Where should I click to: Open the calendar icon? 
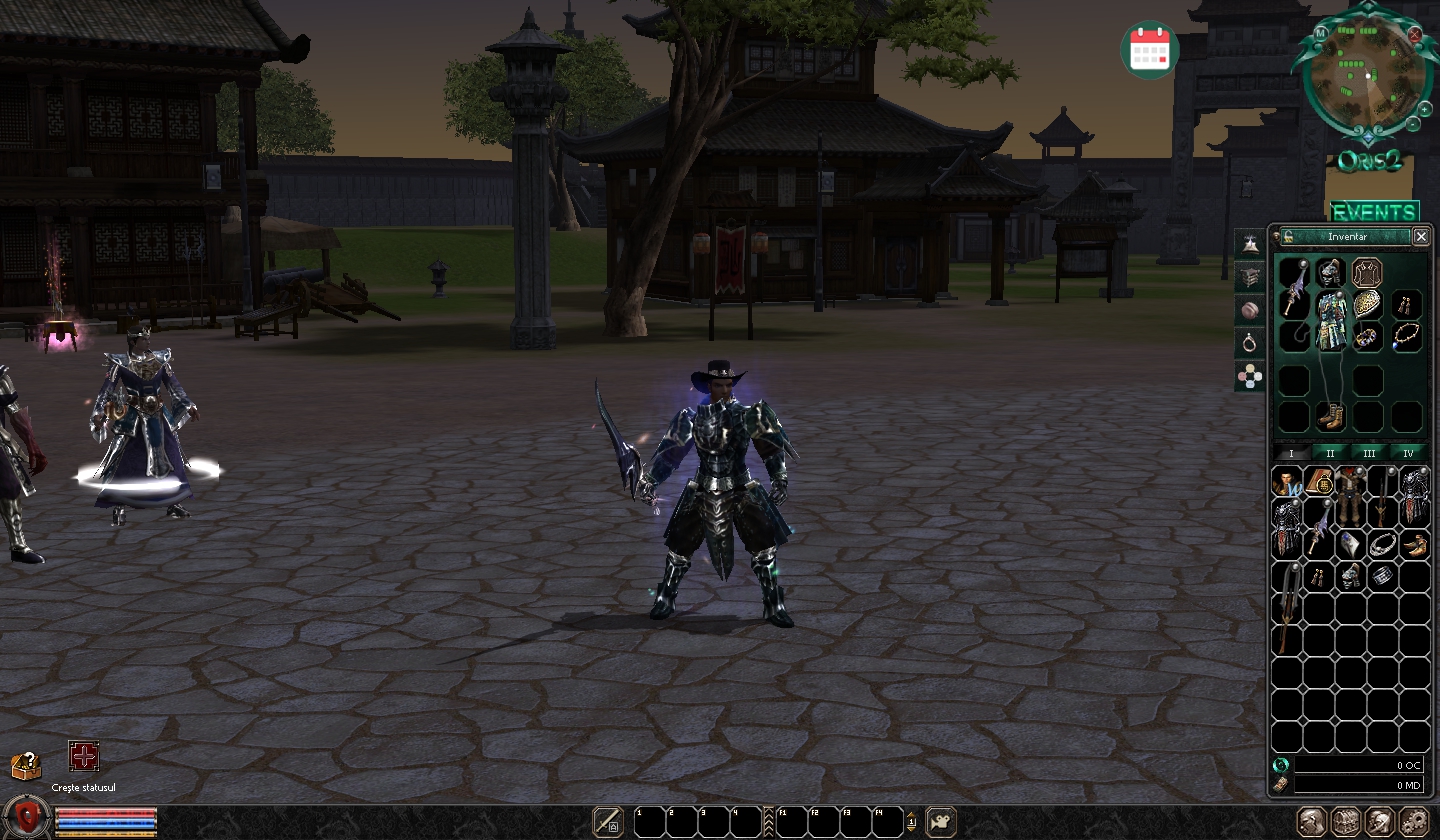tap(1149, 48)
